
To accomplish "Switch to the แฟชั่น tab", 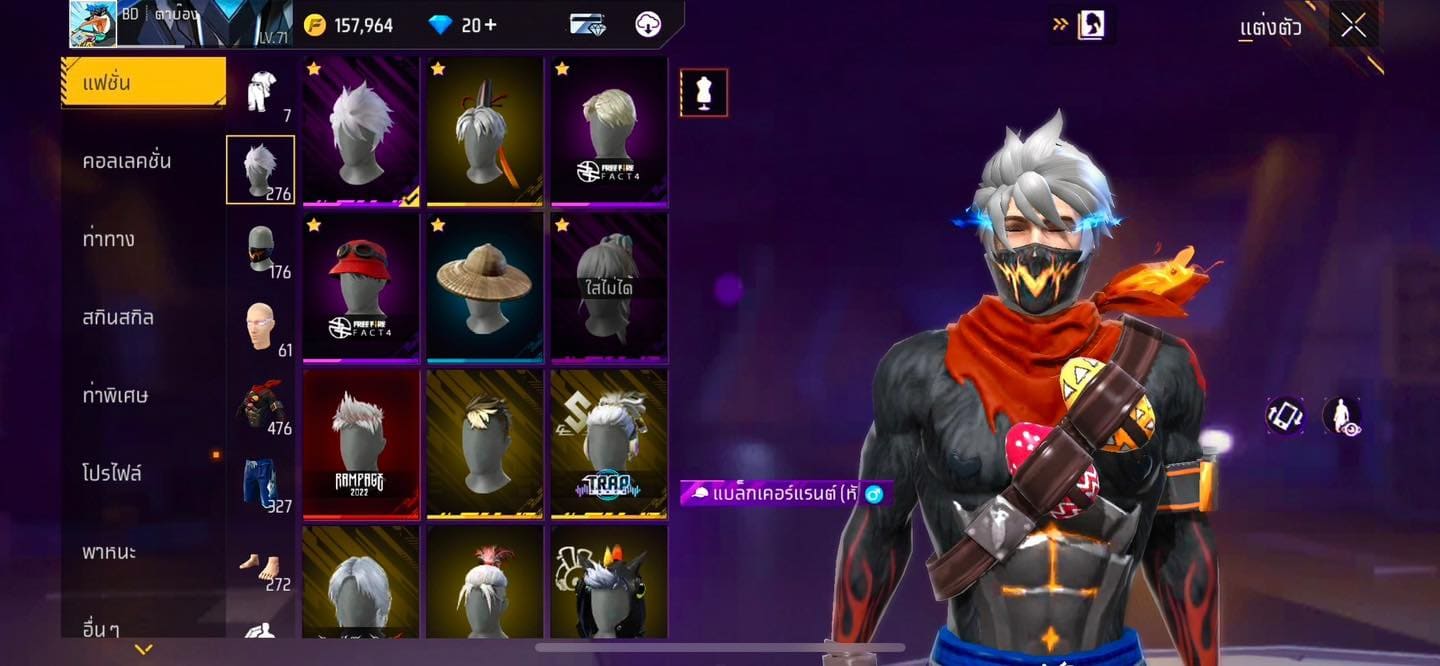I will 143,82.
